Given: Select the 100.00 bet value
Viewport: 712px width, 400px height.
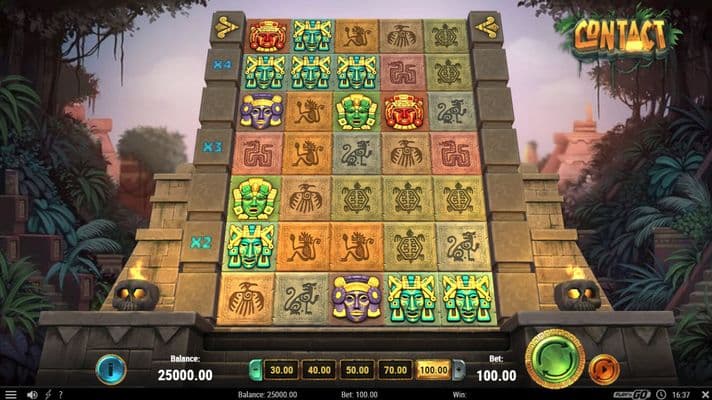Looking at the screenshot, I should [x=433, y=370].
